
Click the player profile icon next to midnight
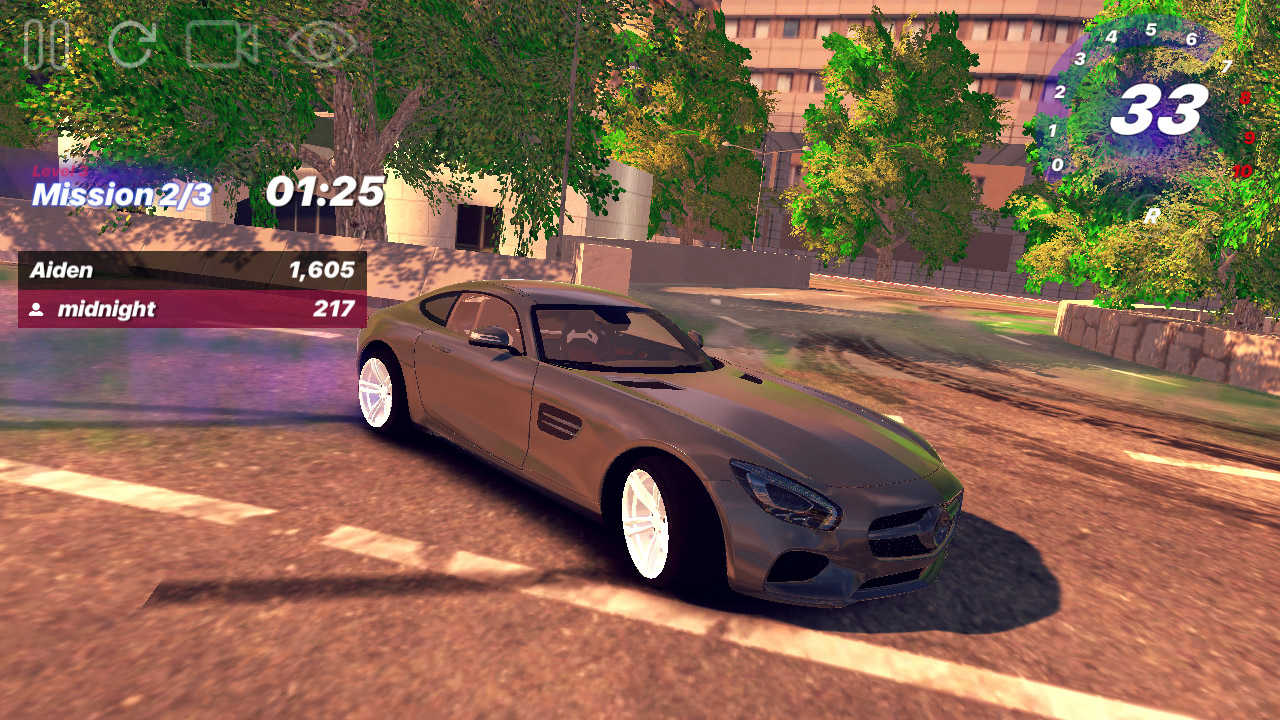[x=36, y=310]
